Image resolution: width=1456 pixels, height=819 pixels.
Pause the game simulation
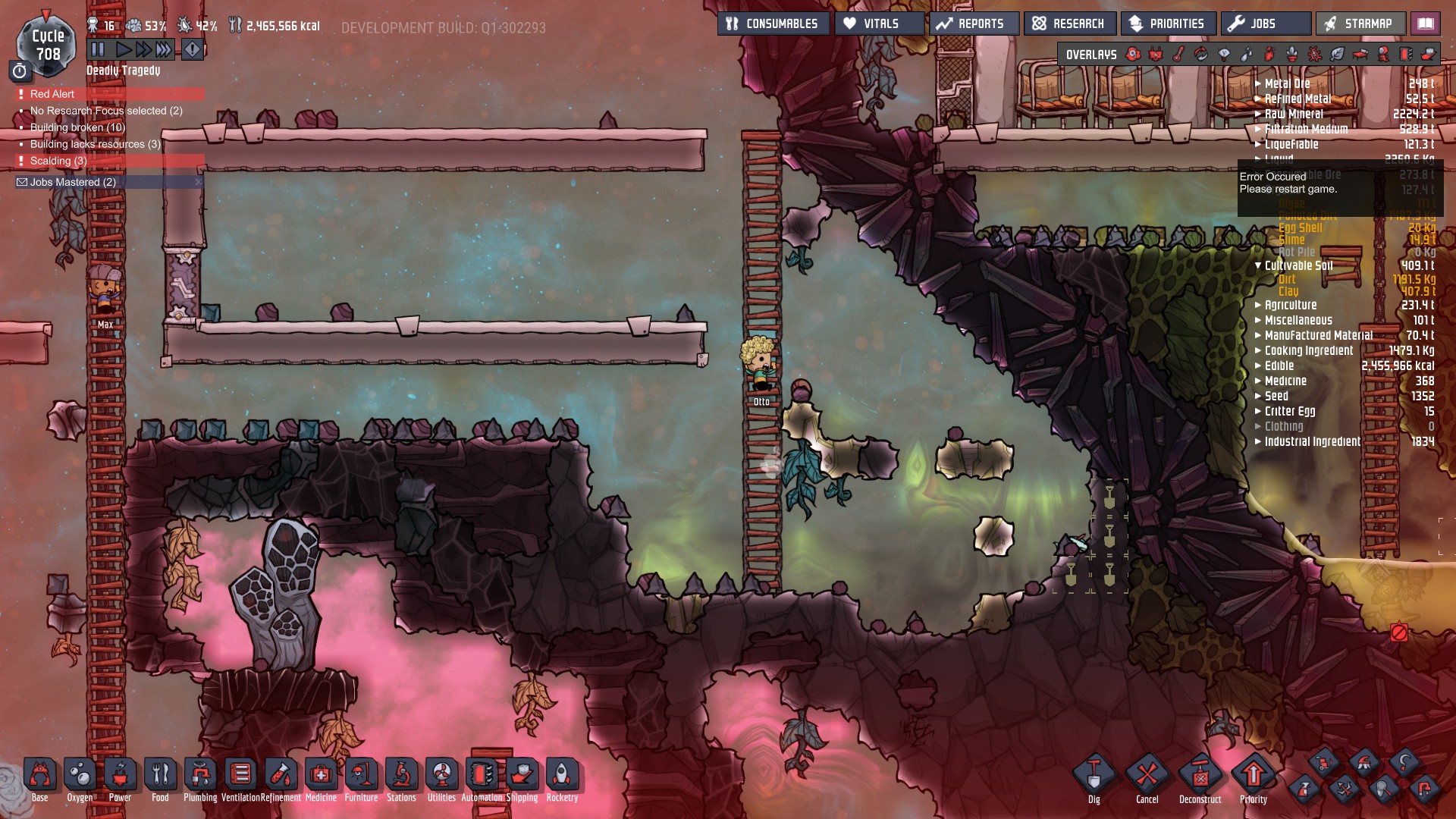(98, 50)
